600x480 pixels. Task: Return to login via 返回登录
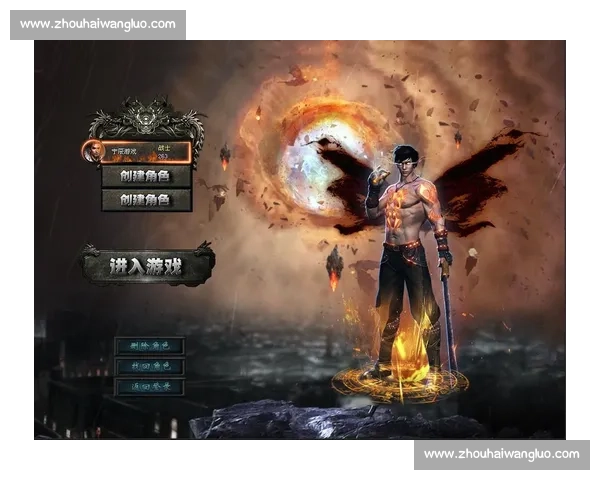(149, 386)
